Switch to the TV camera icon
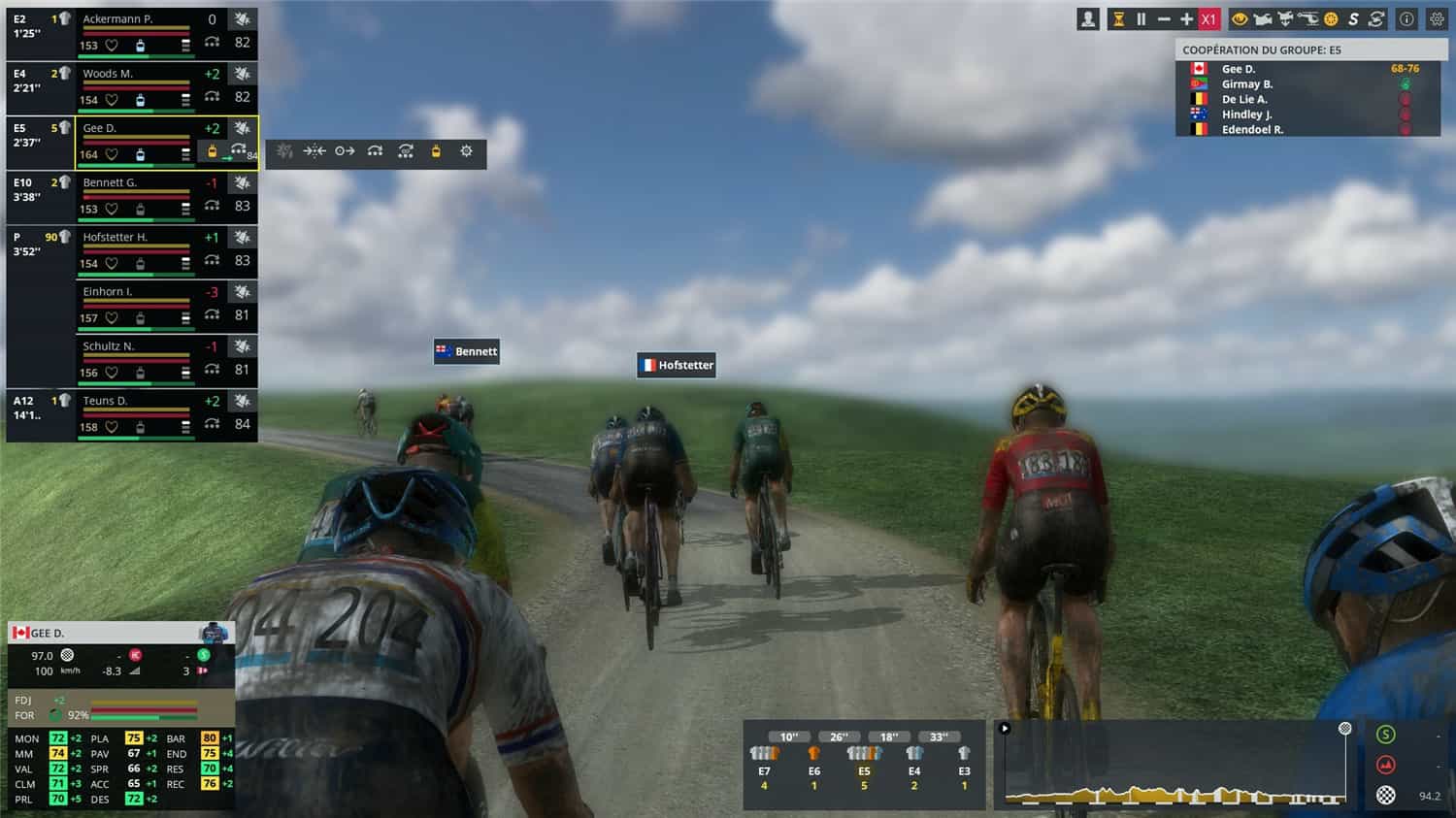 tap(1265, 18)
